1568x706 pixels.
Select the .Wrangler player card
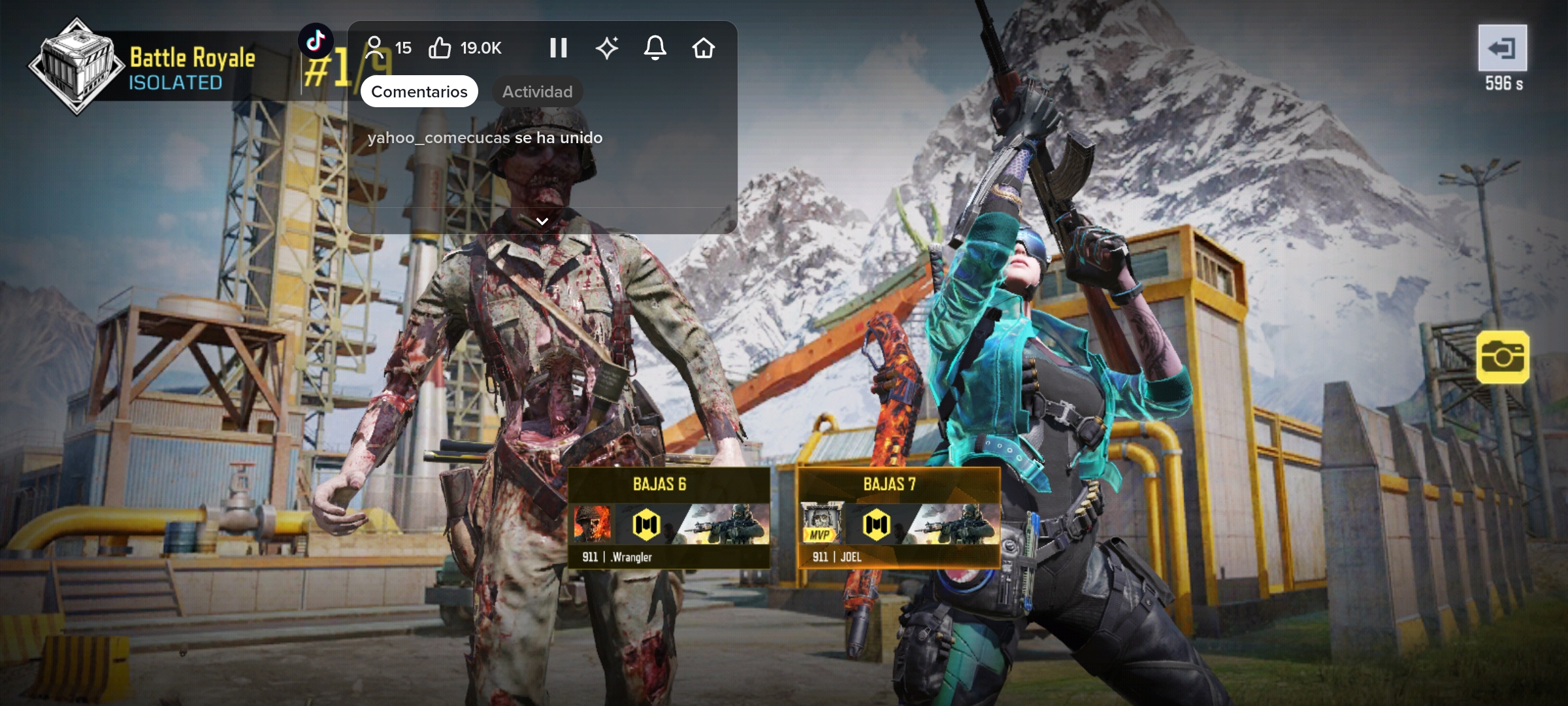click(668, 517)
